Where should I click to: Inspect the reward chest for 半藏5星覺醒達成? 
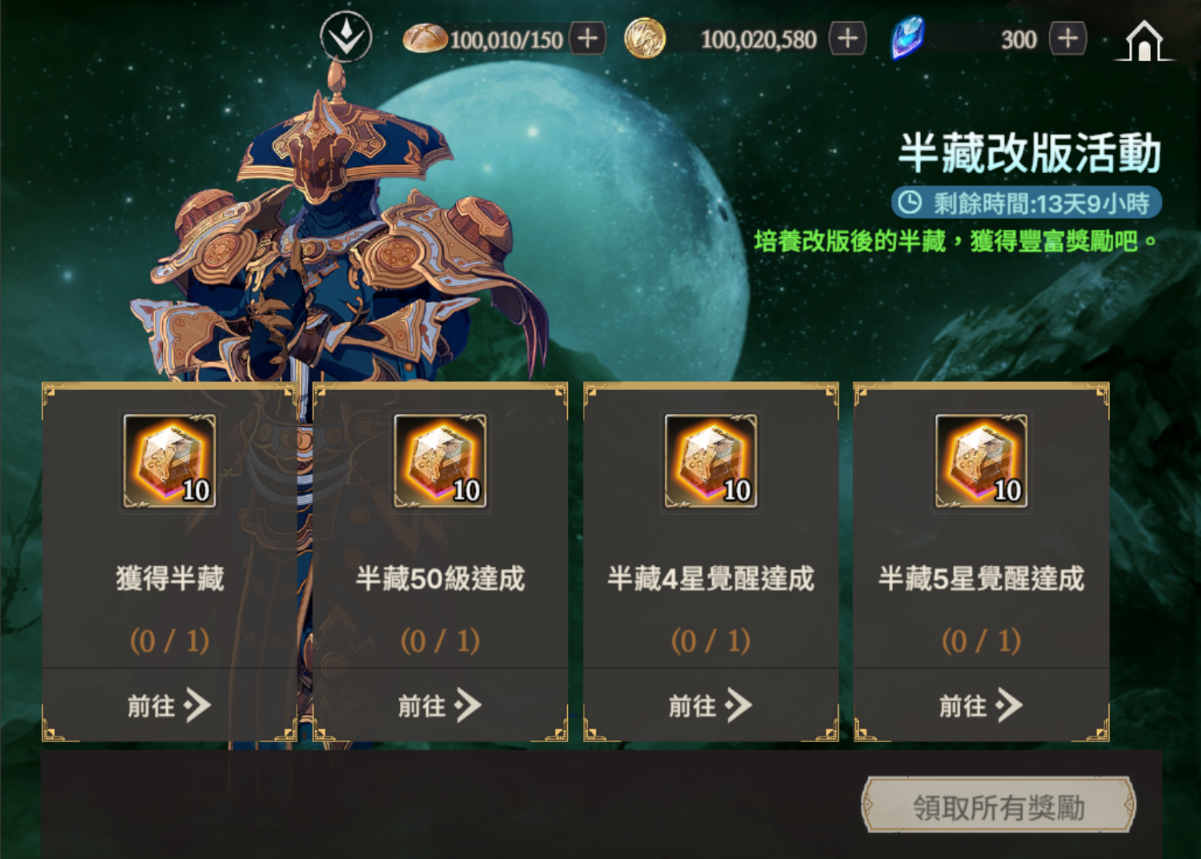pos(981,461)
